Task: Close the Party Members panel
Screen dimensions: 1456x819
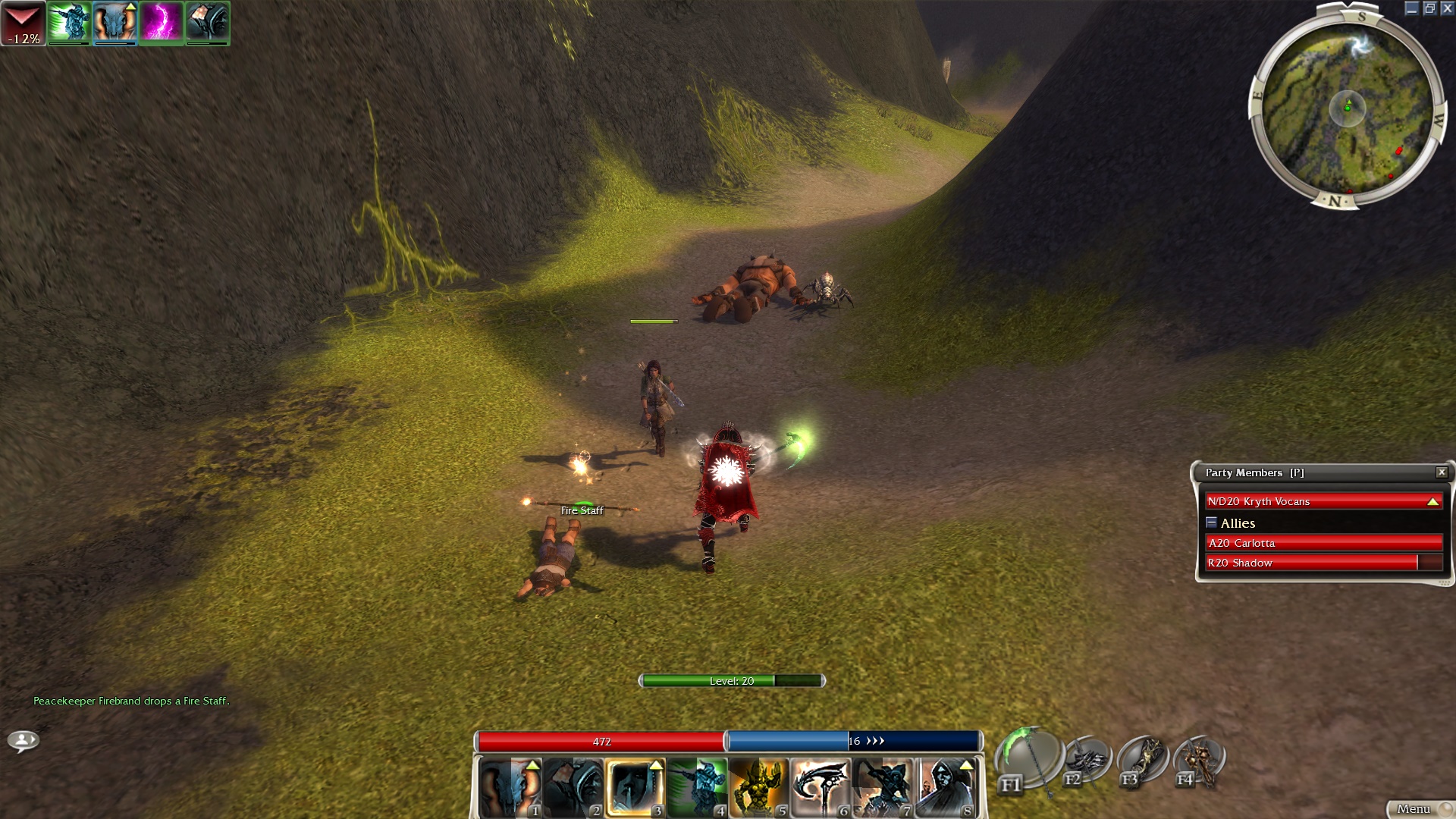Action: 1442,472
